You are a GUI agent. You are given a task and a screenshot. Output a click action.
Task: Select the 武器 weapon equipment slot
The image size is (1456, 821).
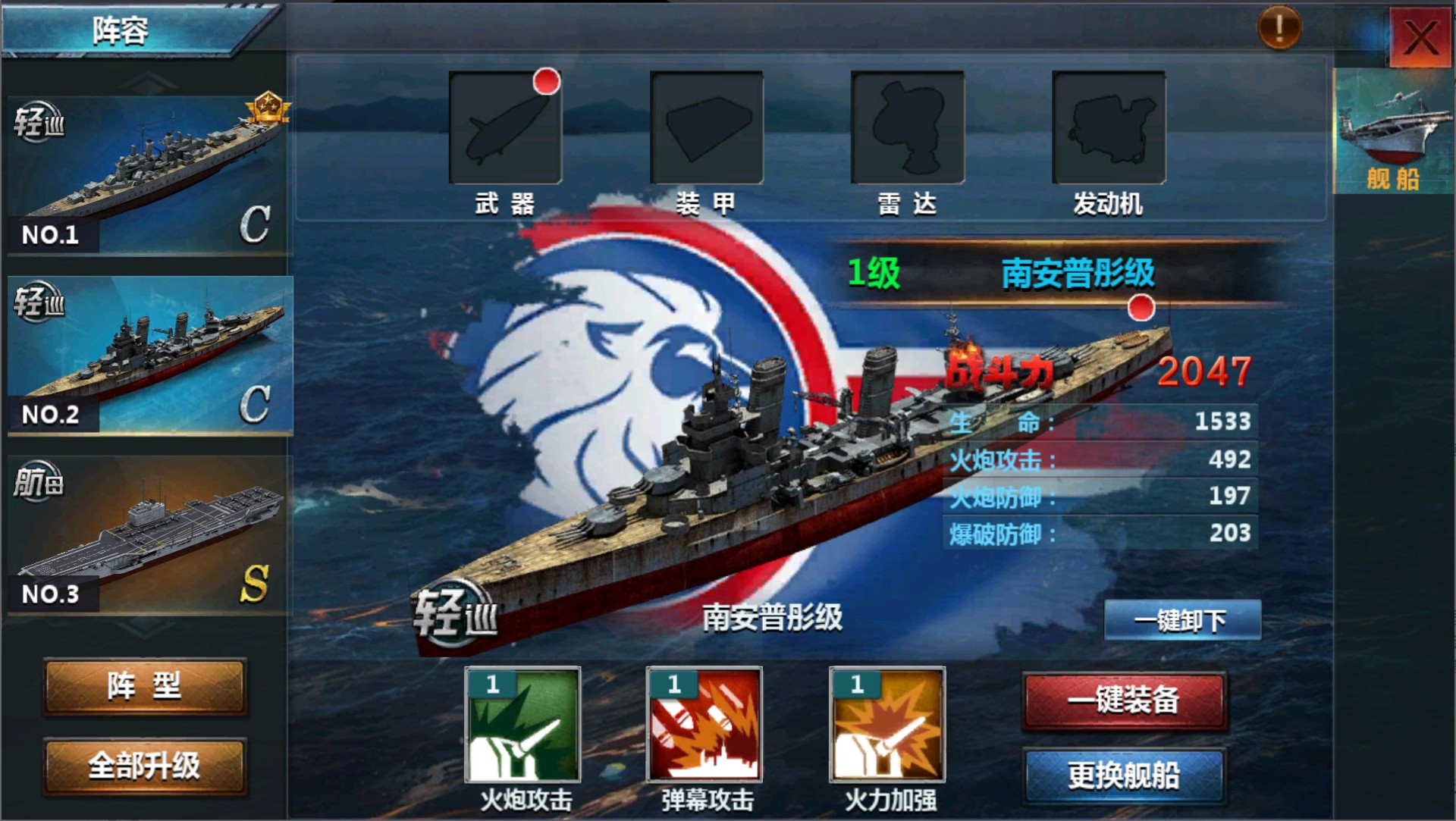click(x=505, y=127)
